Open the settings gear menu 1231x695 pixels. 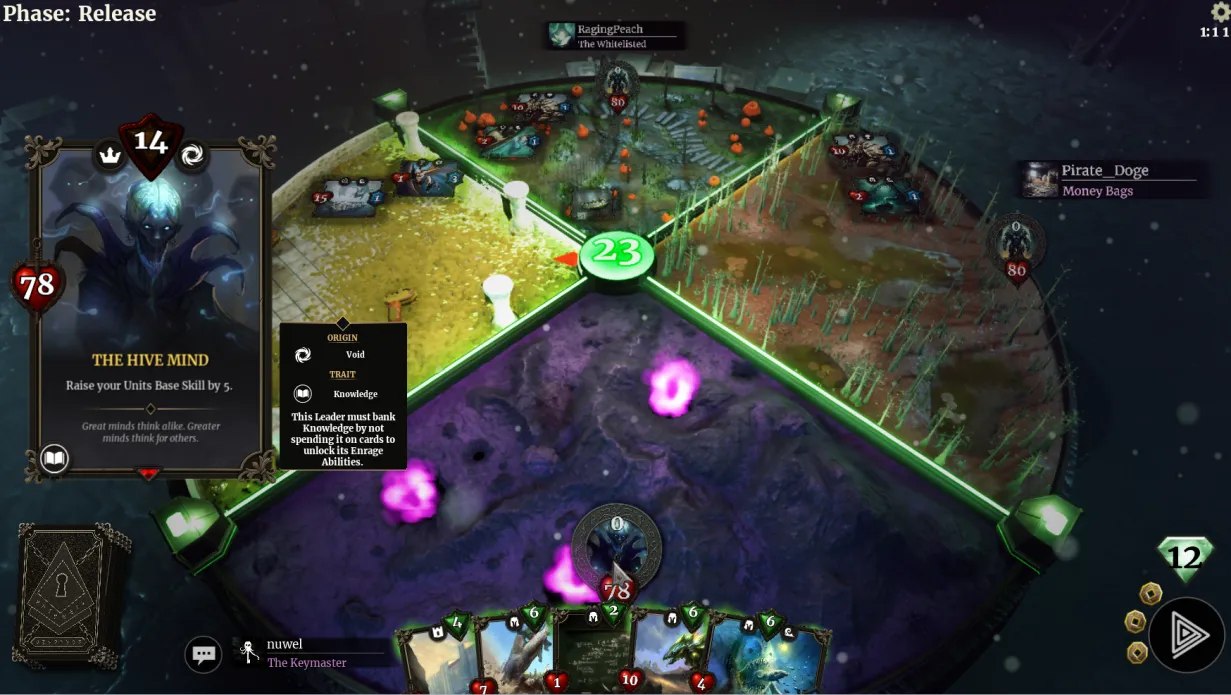point(1220,12)
